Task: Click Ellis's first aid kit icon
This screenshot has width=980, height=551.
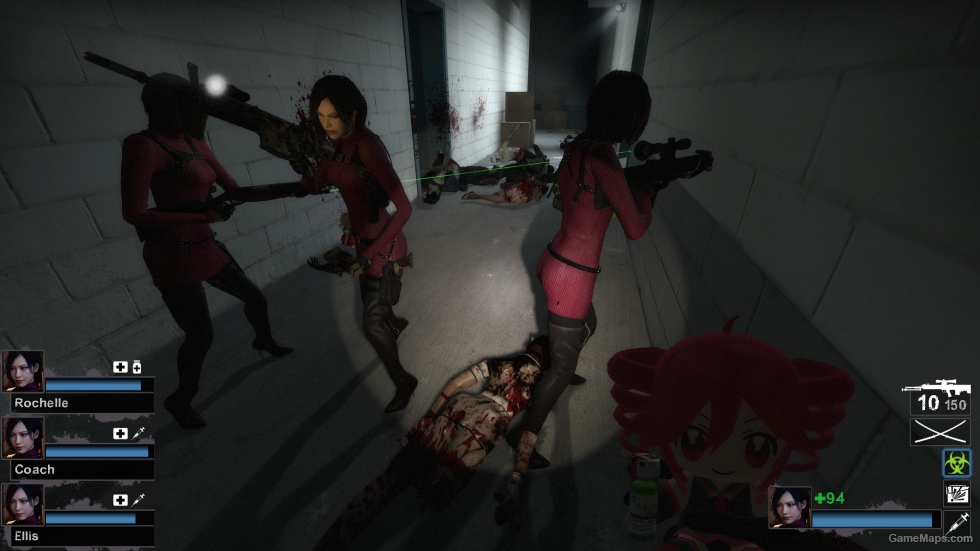Action: point(120,499)
